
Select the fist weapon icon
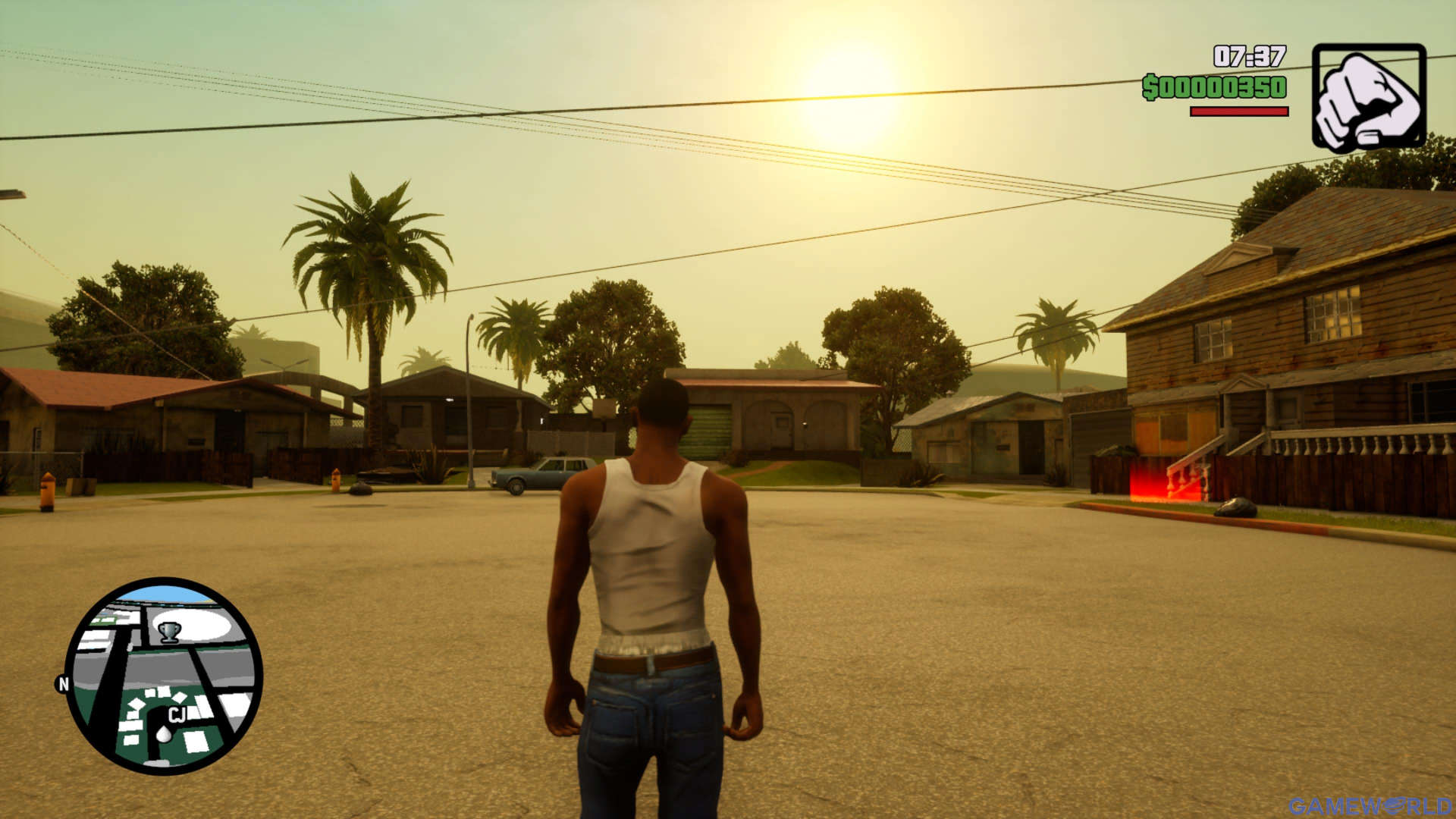1369,96
